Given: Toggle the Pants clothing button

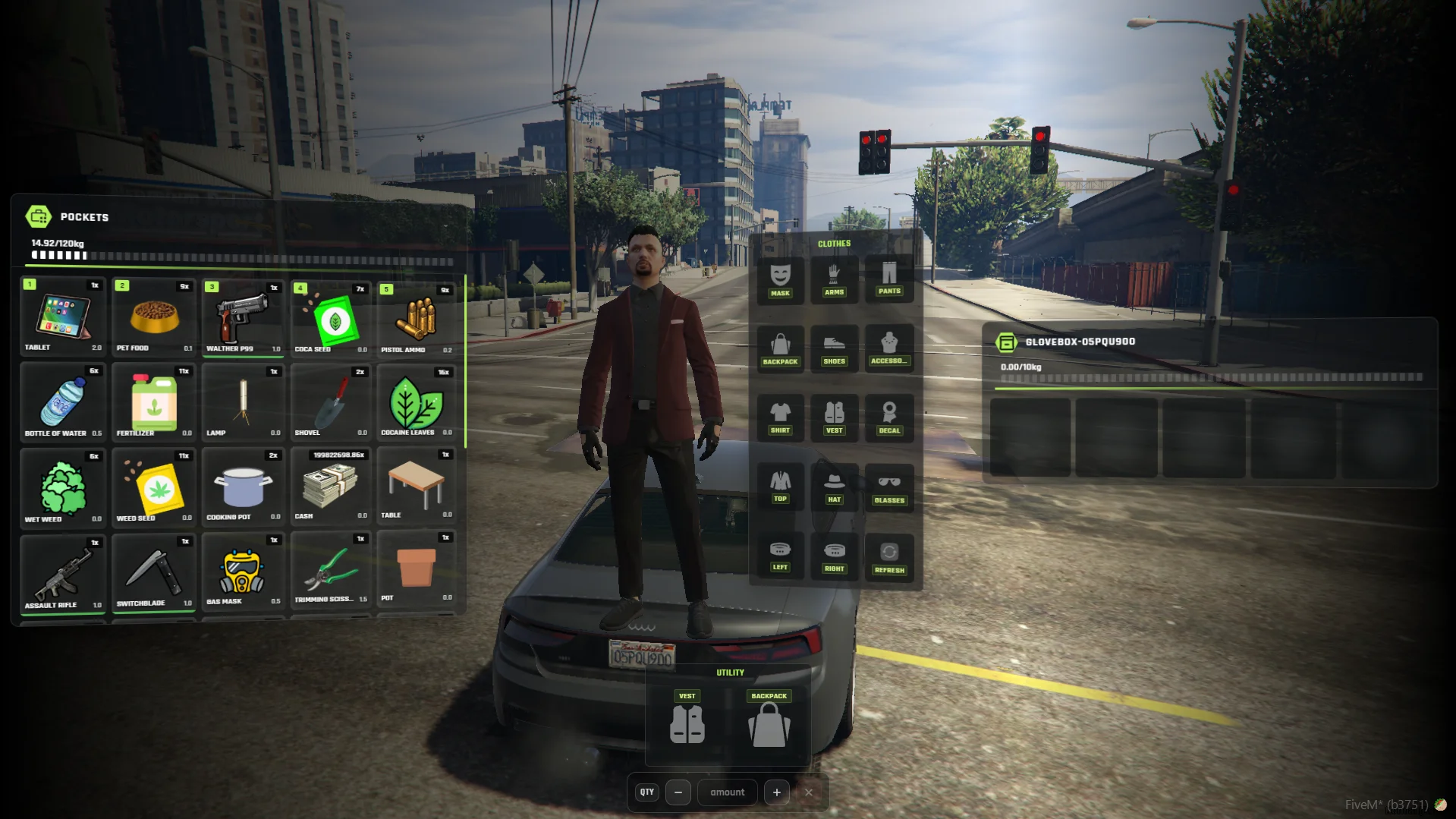Looking at the screenshot, I should click(889, 279).
